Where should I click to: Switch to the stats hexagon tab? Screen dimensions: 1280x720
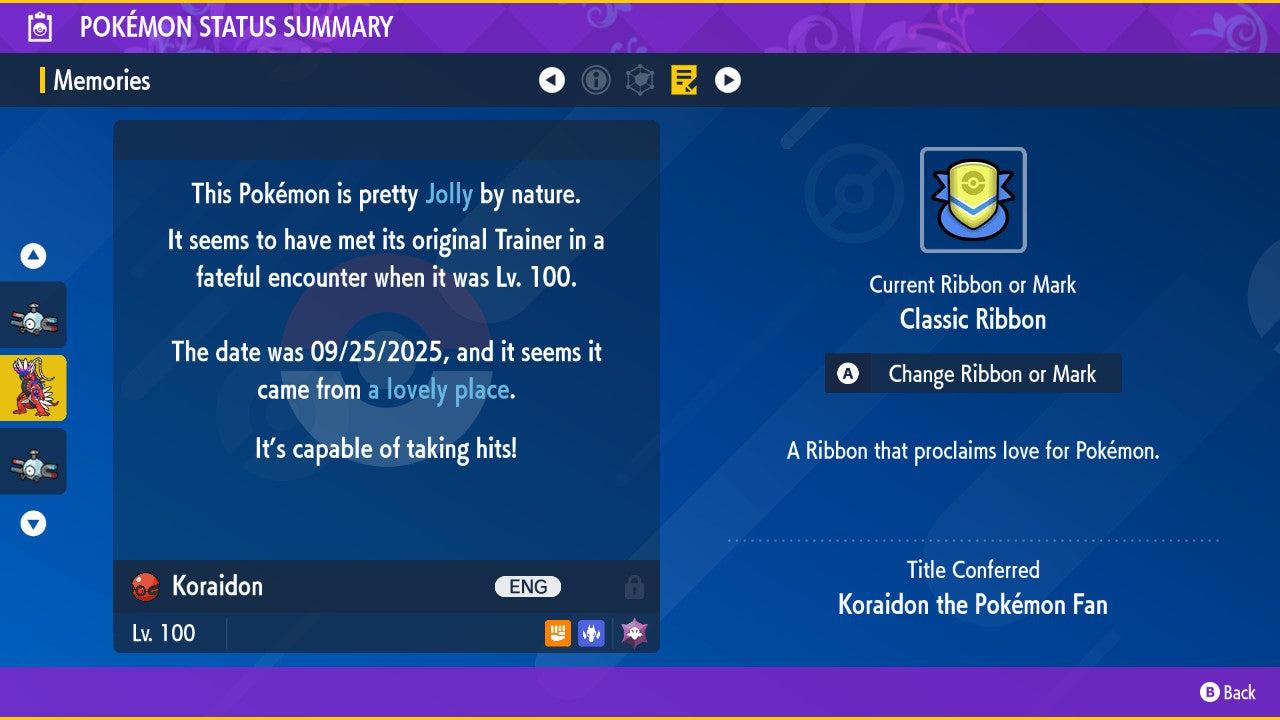pyautogui.click(x=640, y=80)
